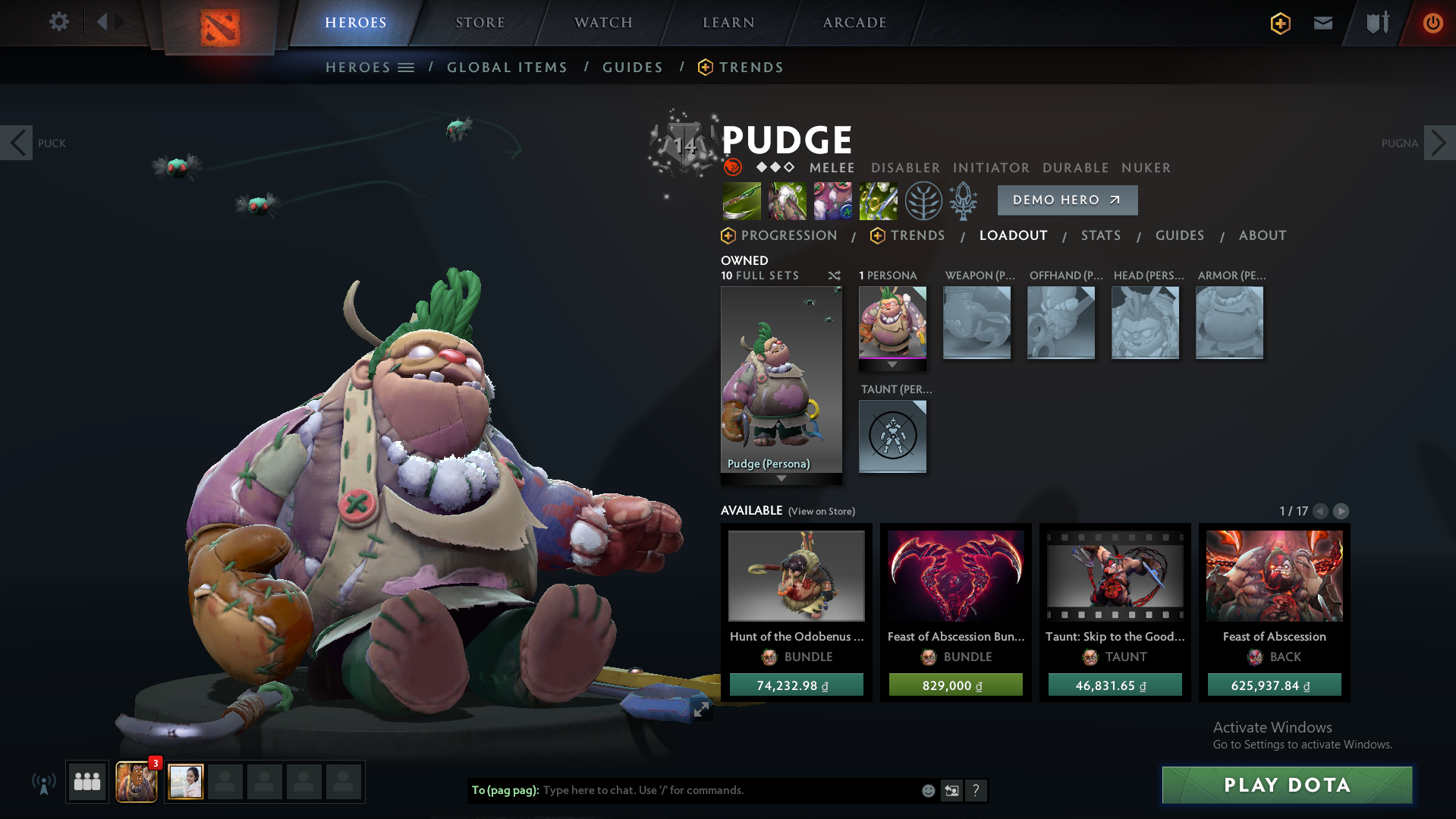Open Dota Plus via the gold hexagon icon
This screenshot has height=819, width=1456.
click(x=1280, y=24)
